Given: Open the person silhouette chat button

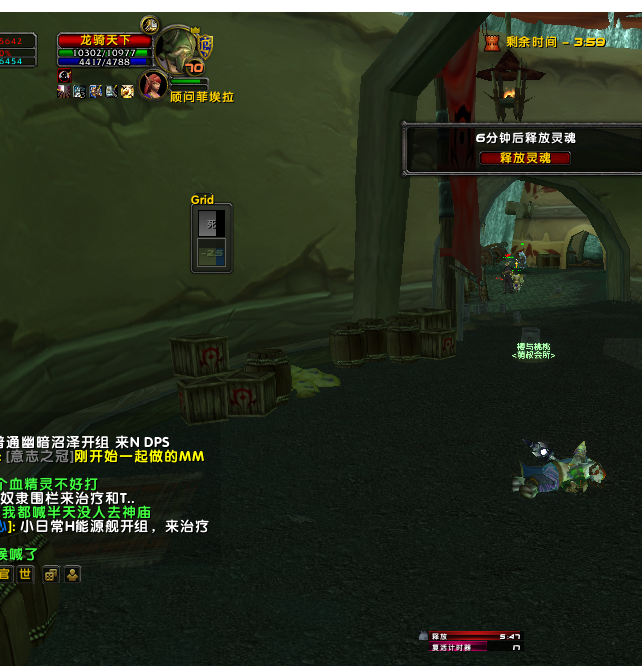Looking at the screenshot, I should (x=72, y=574).
